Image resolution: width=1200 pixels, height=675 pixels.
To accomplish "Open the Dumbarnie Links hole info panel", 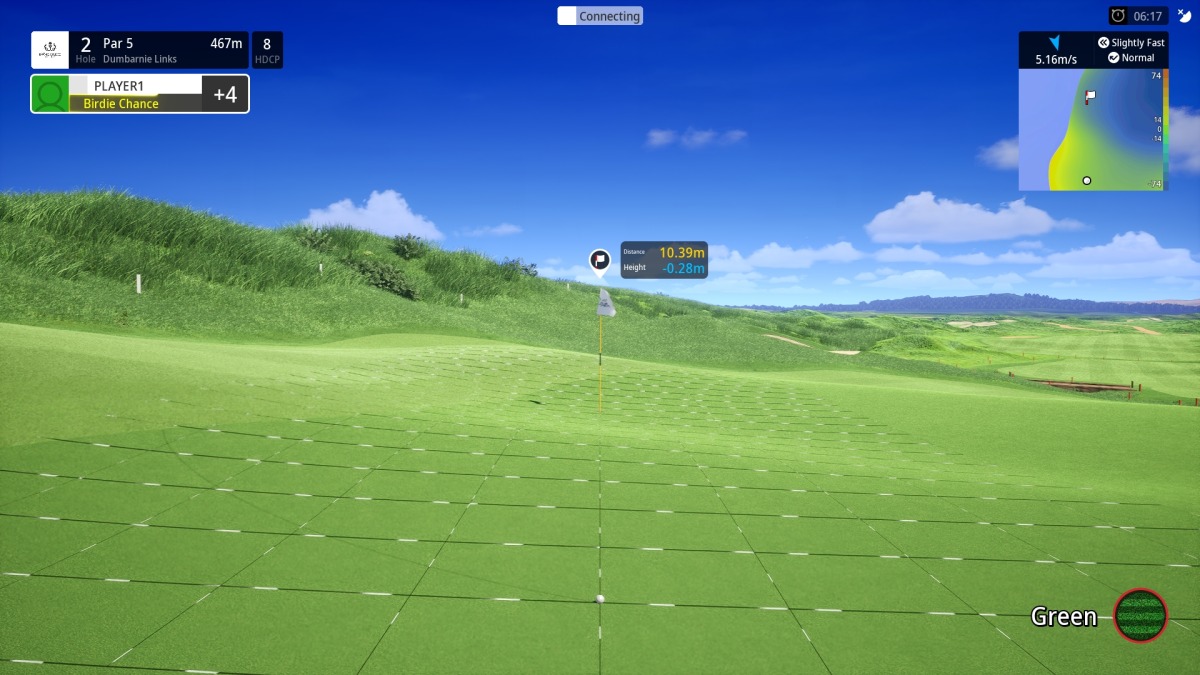I will (x=158, y=50).
